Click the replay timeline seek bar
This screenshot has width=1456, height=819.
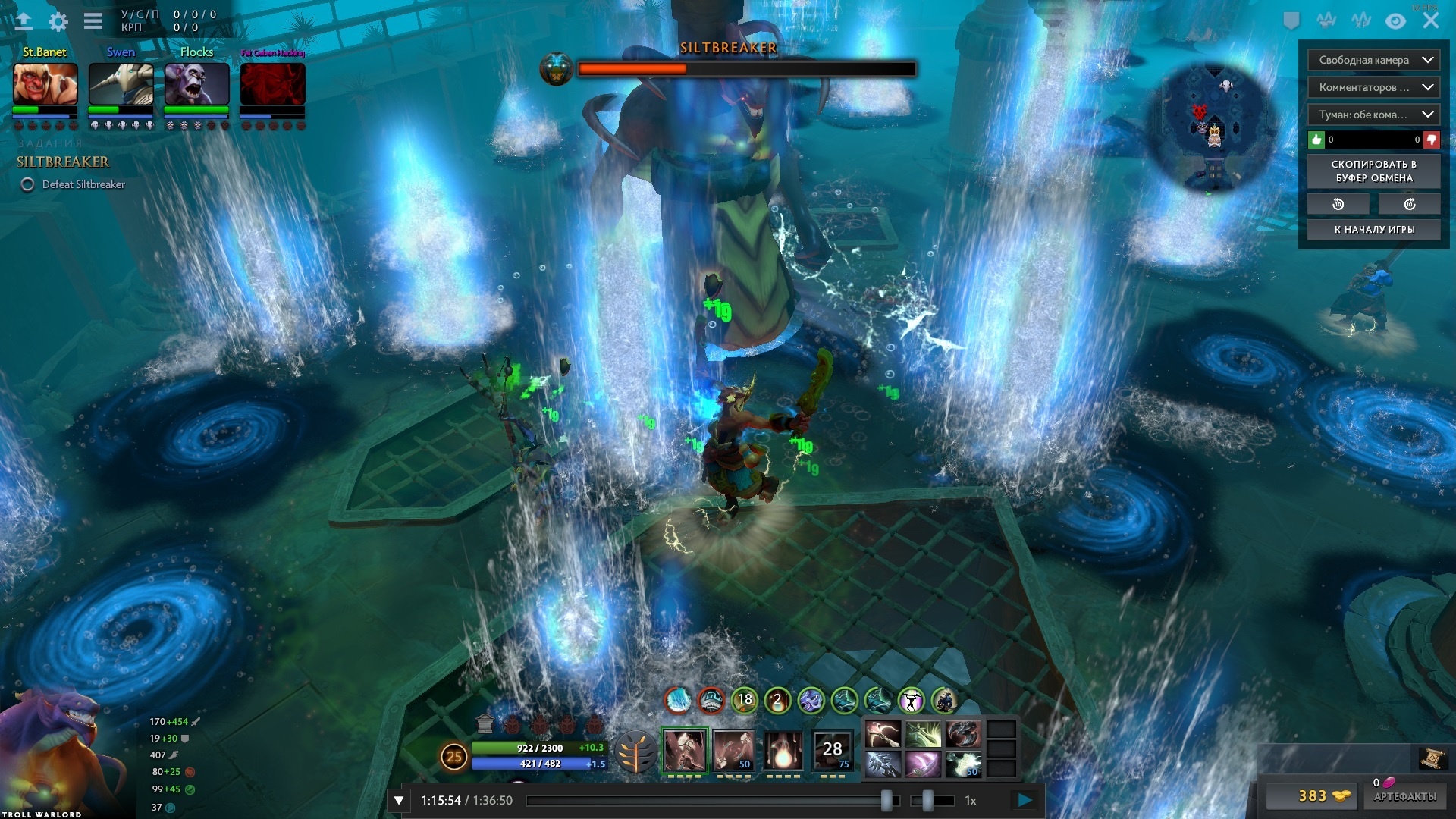705,800
